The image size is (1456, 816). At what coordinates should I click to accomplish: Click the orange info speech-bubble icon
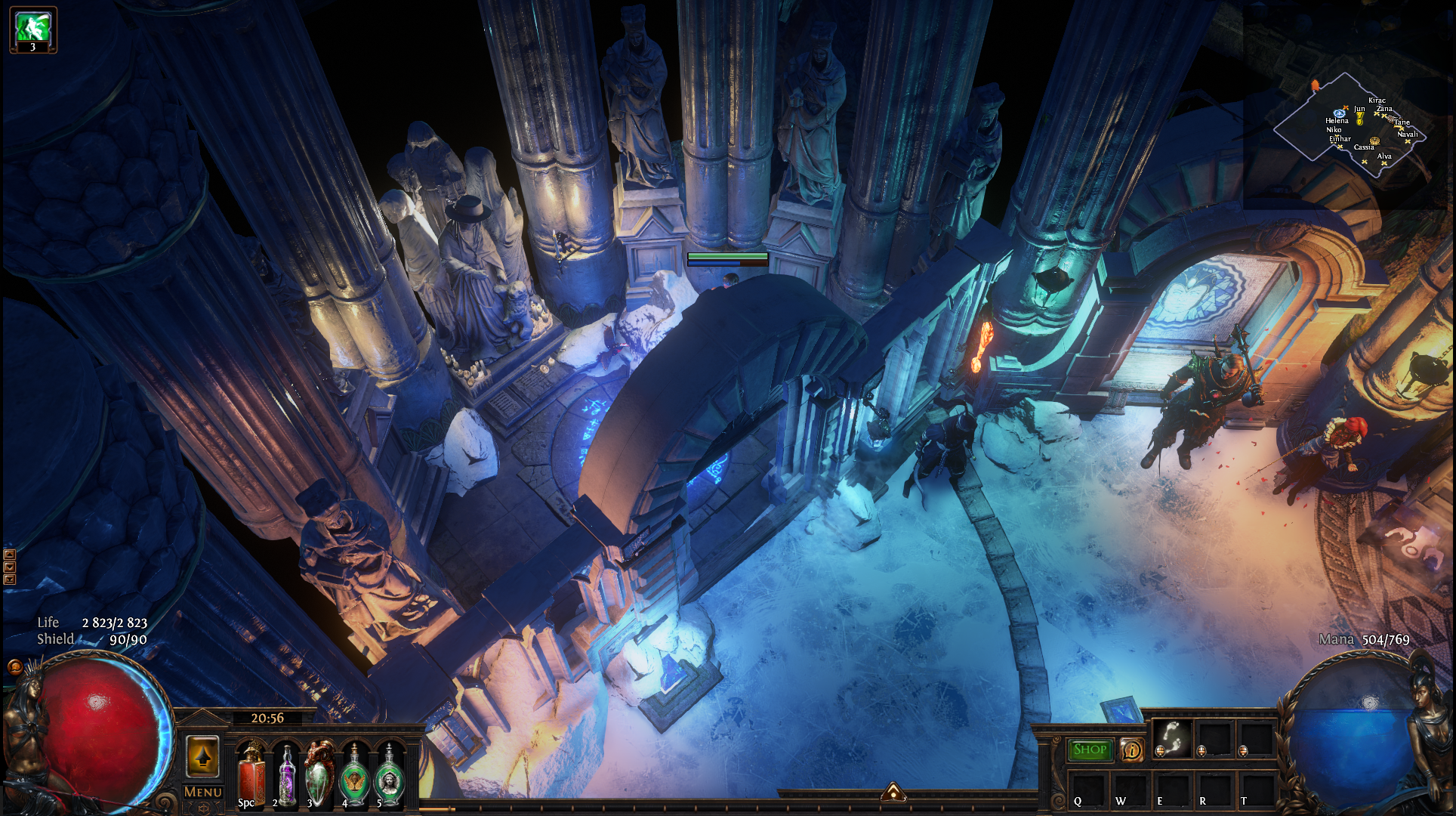coord(1131,750)
